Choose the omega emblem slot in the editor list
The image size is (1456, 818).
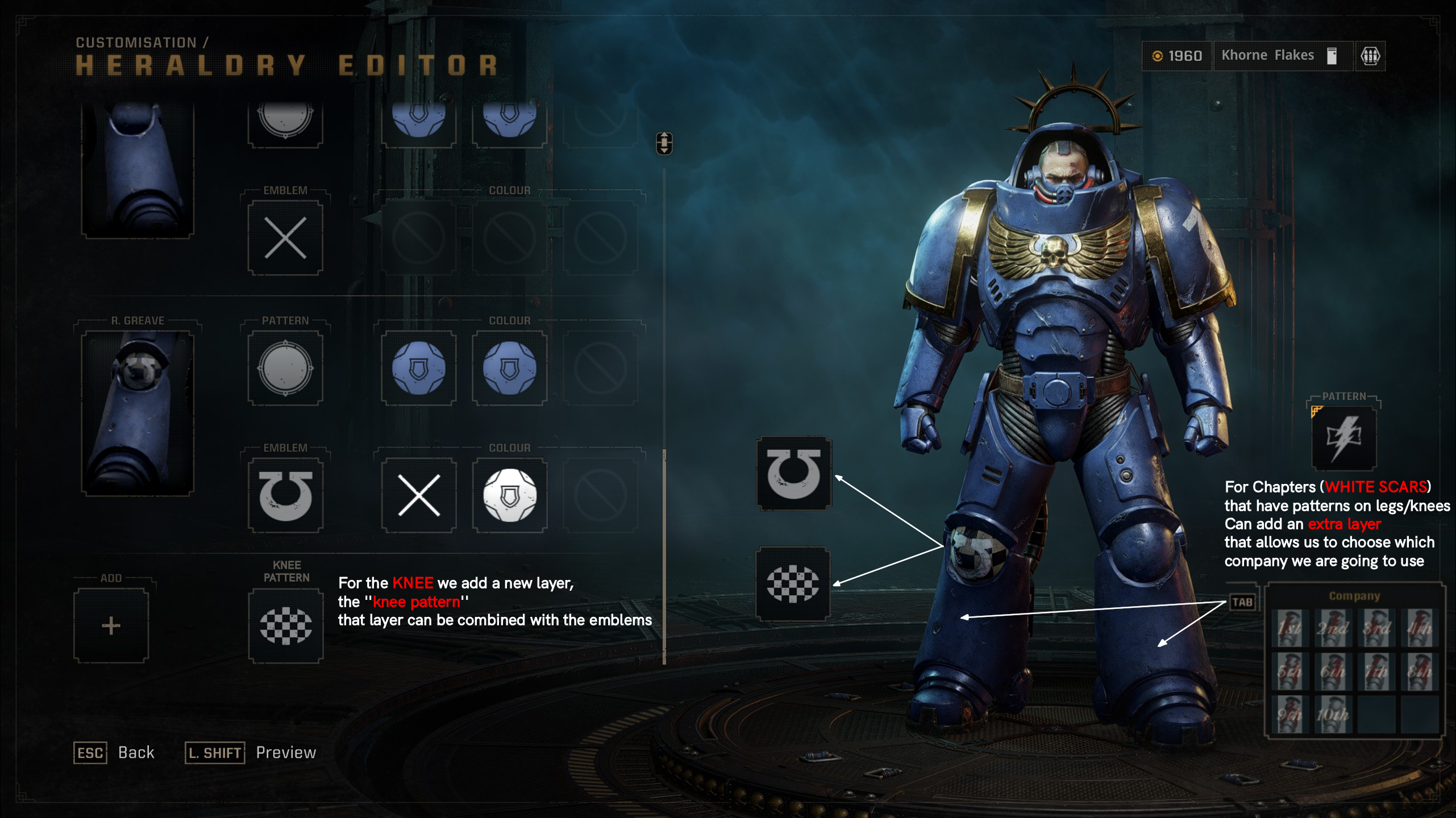coord(285,495)
